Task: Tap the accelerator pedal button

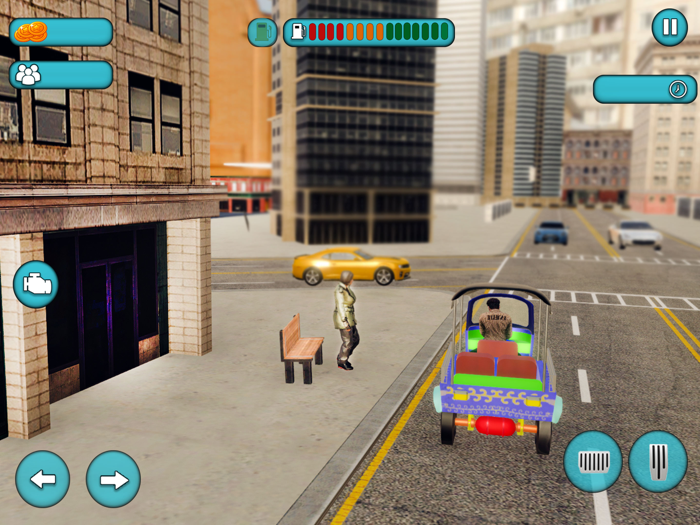Action: [x=658, y=461]
